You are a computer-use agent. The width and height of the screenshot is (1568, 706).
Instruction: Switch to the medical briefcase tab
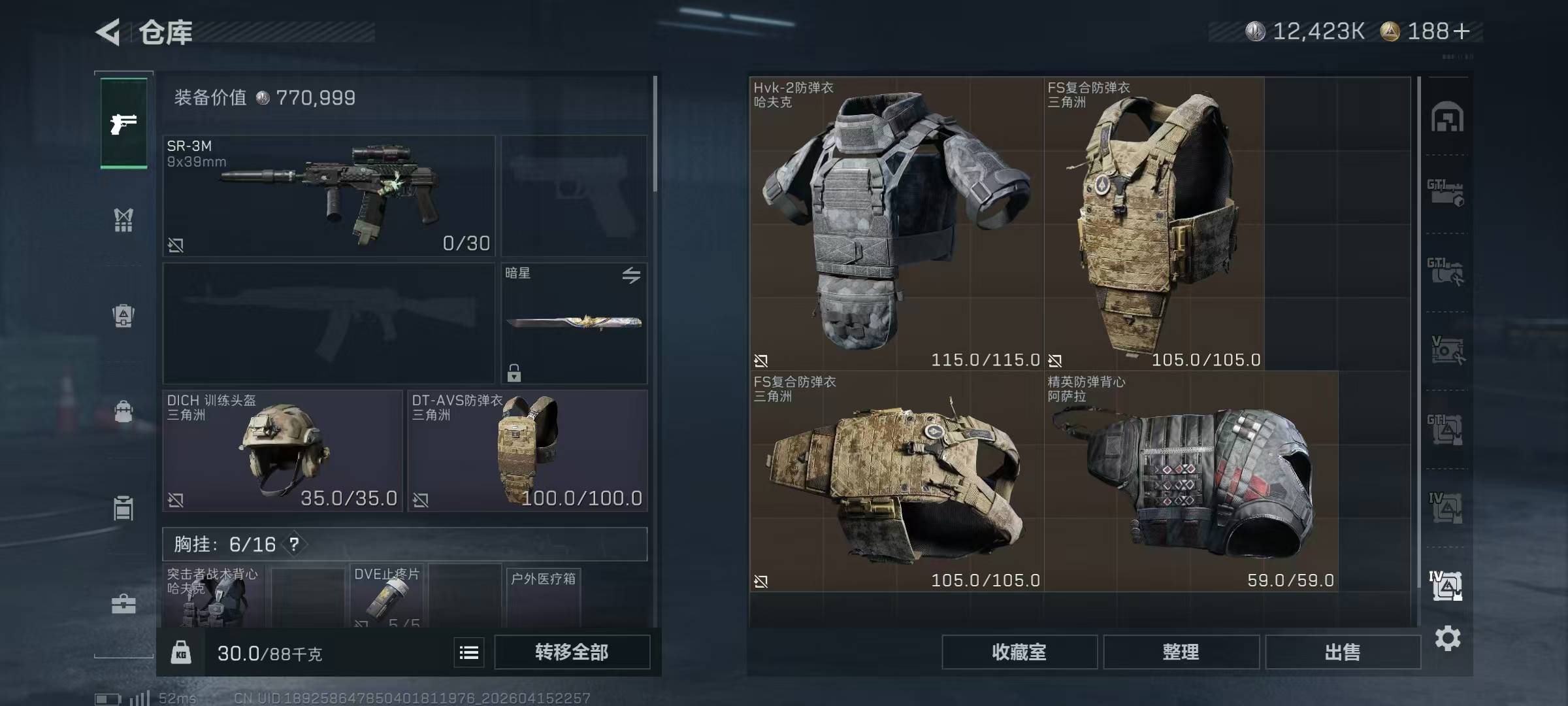pos(123,603)
